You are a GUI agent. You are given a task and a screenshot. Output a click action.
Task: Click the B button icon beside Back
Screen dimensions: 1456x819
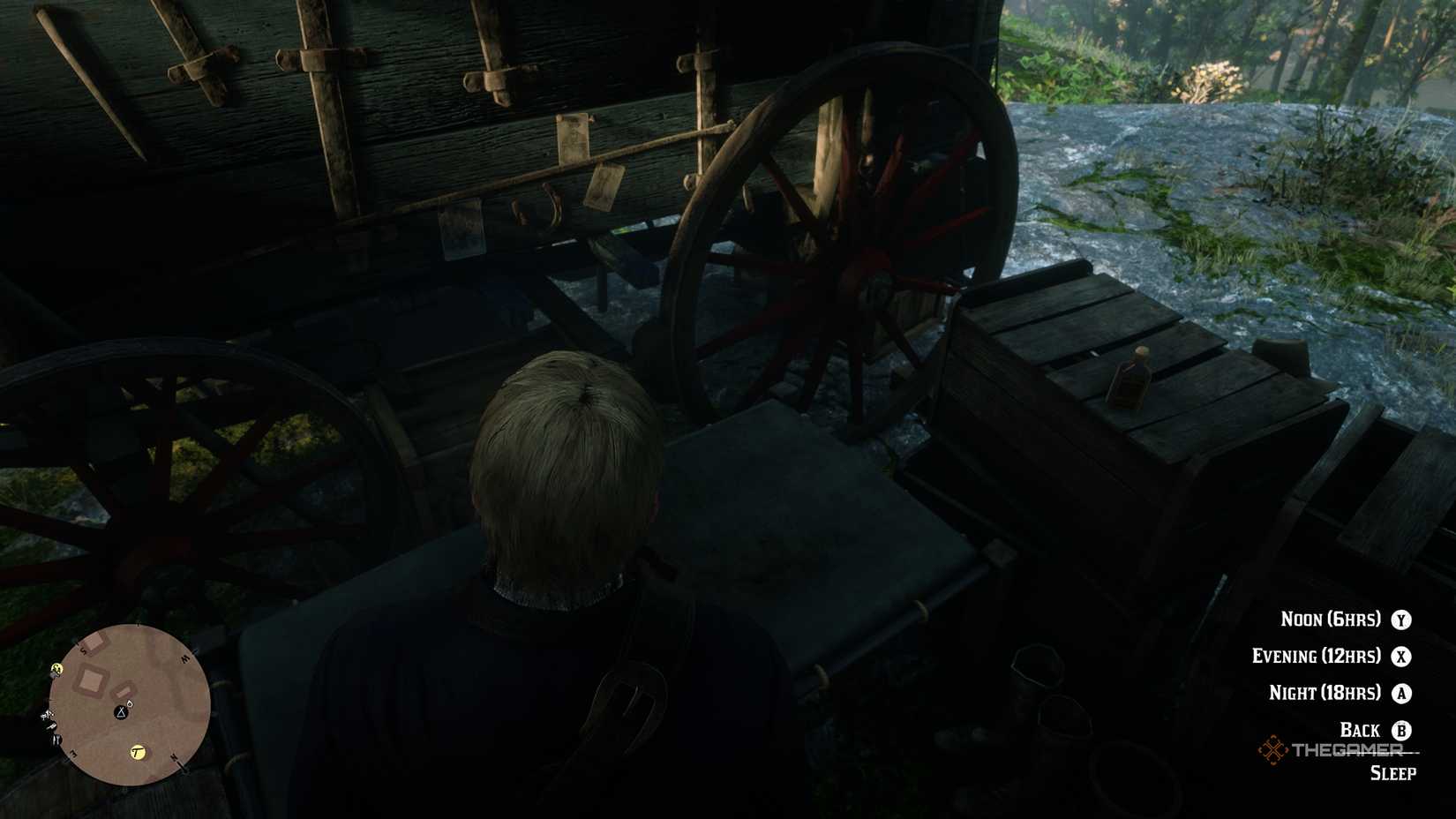click(1402, 730)
